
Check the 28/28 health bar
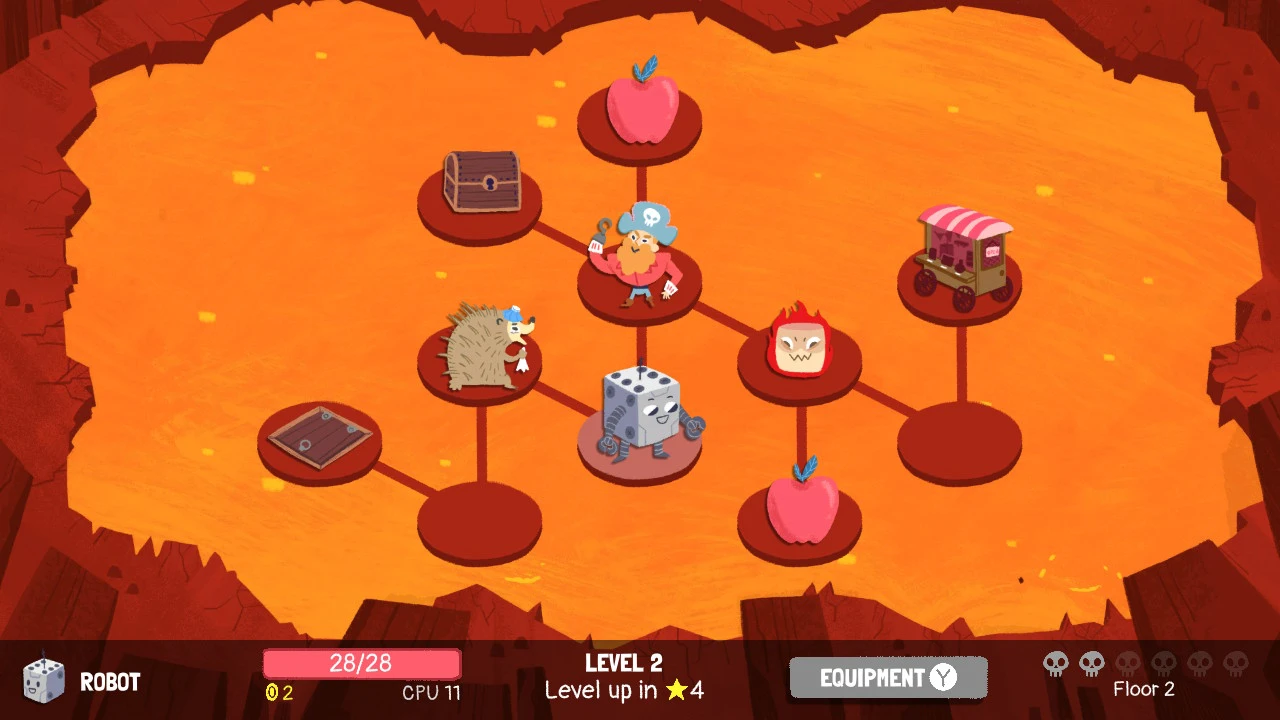pos(360,663)
